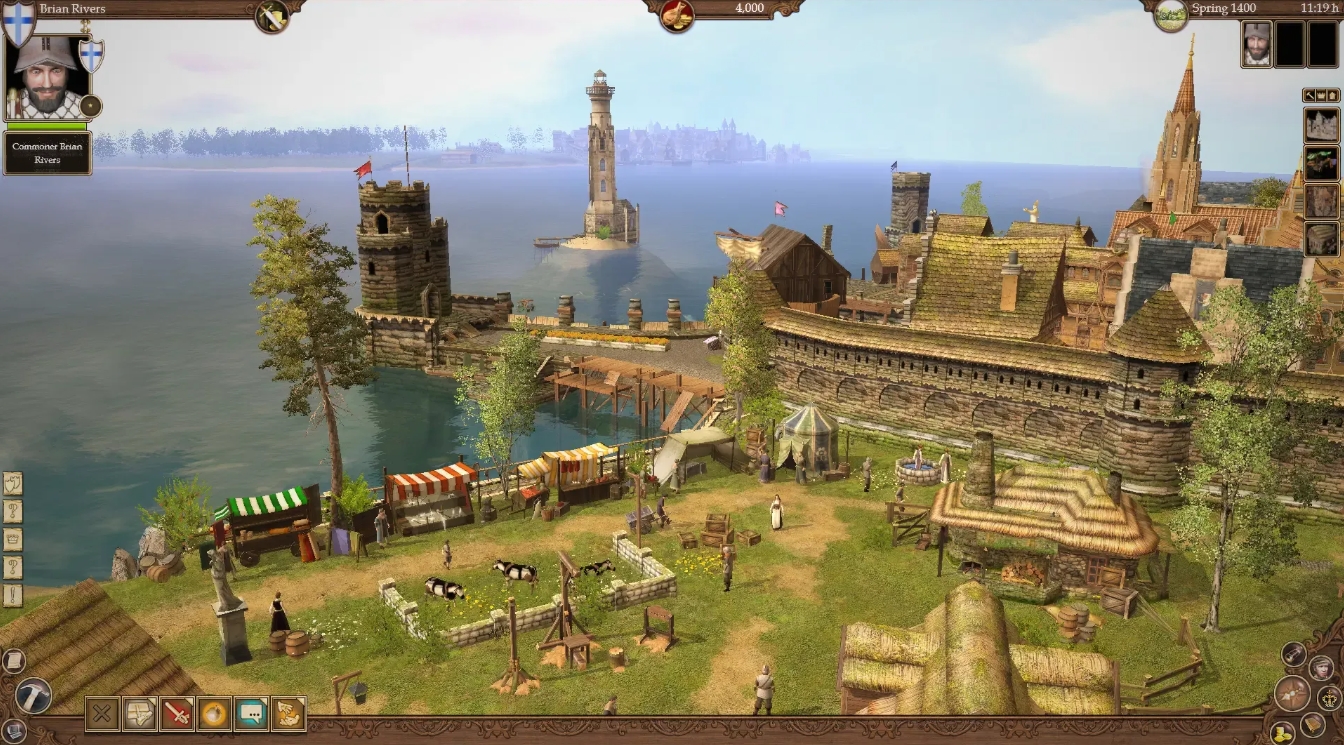Expand the shield emblem below Brian Rivers portrait
1344x745 pixels.
click(90, 56)
